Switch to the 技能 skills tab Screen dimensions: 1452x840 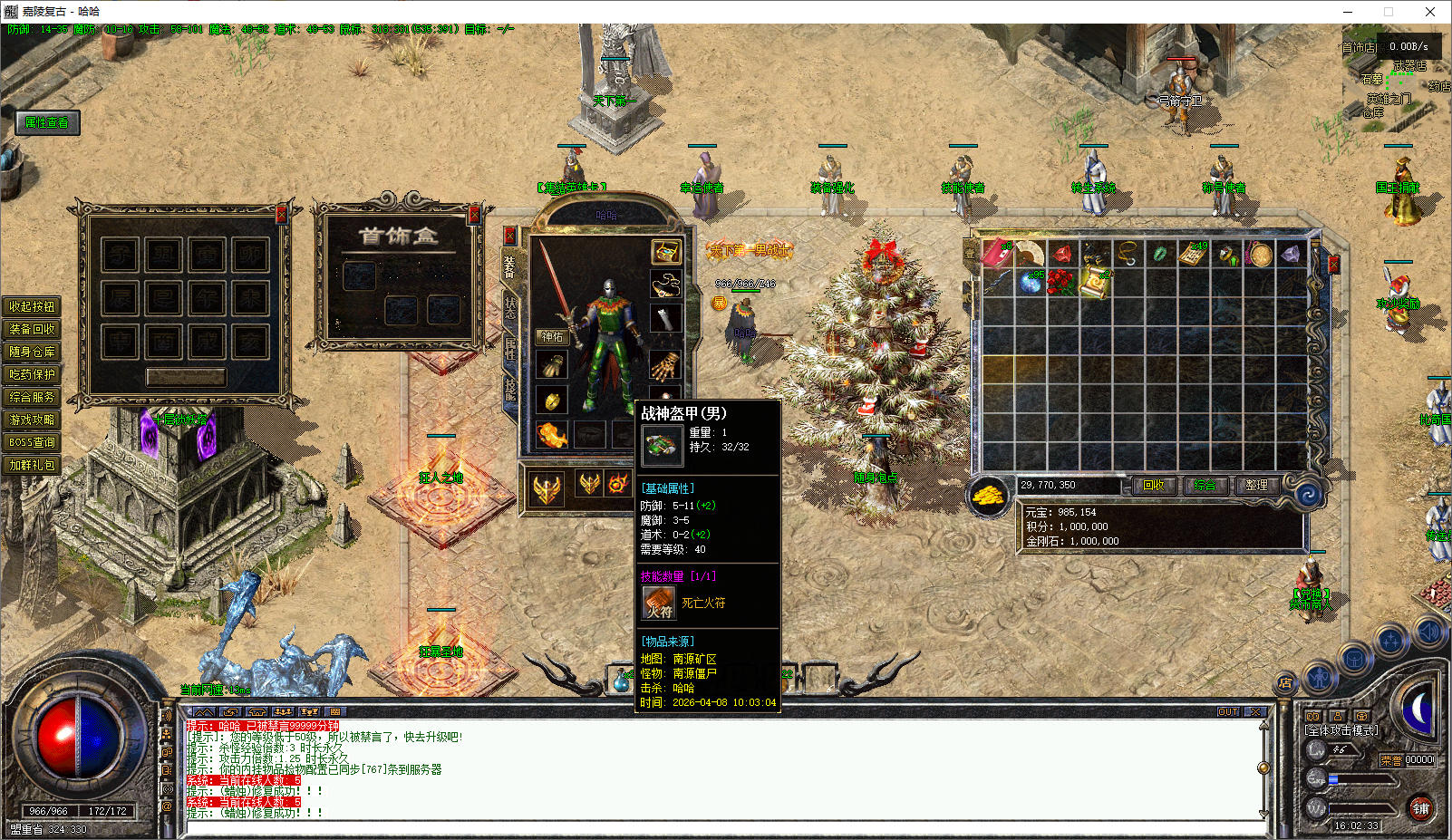click(x=510, y=390)
